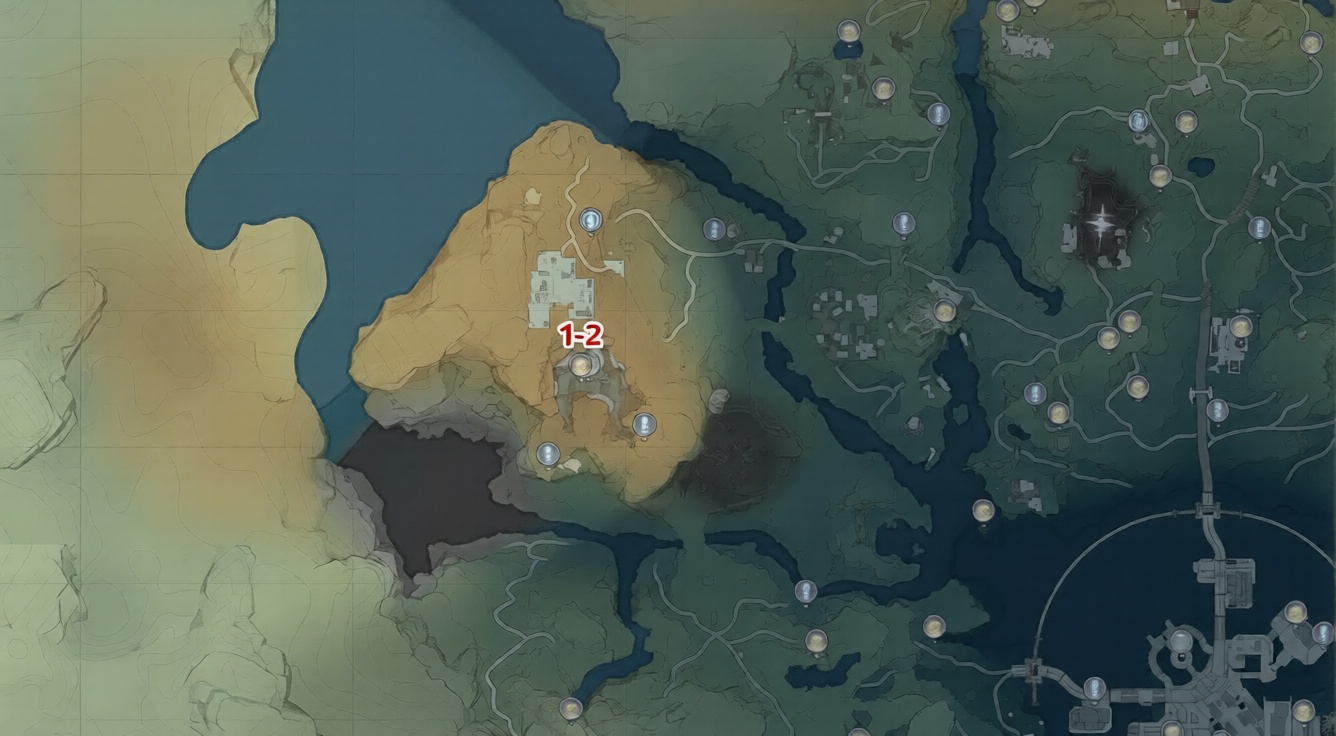
Task: Choose the blue marker beside the black cave area
Action: [x=547, y=455]
